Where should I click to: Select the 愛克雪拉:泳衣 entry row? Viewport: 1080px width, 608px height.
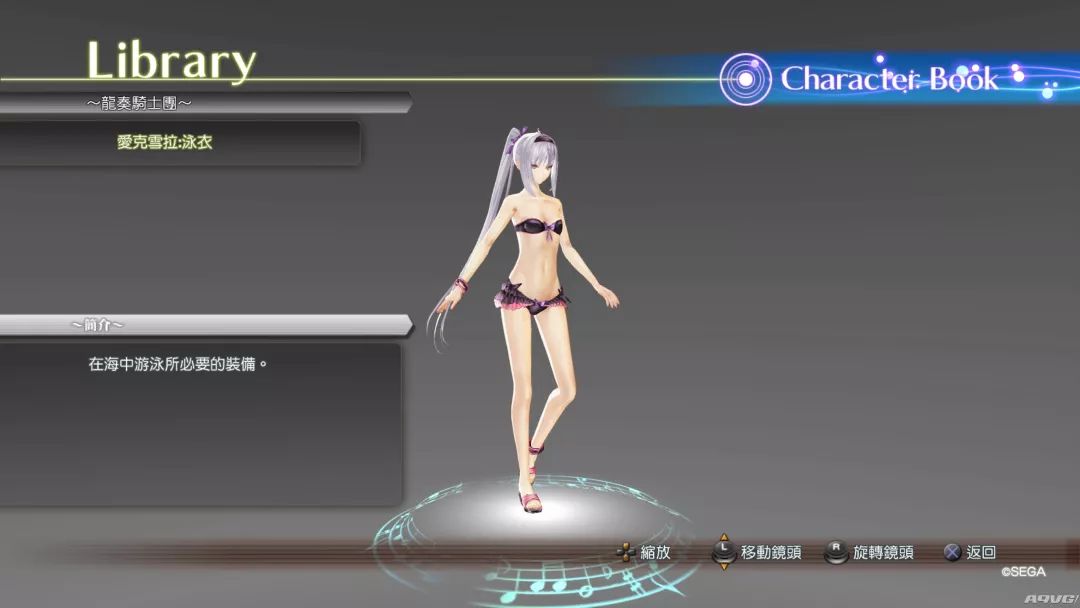[166, 143]
